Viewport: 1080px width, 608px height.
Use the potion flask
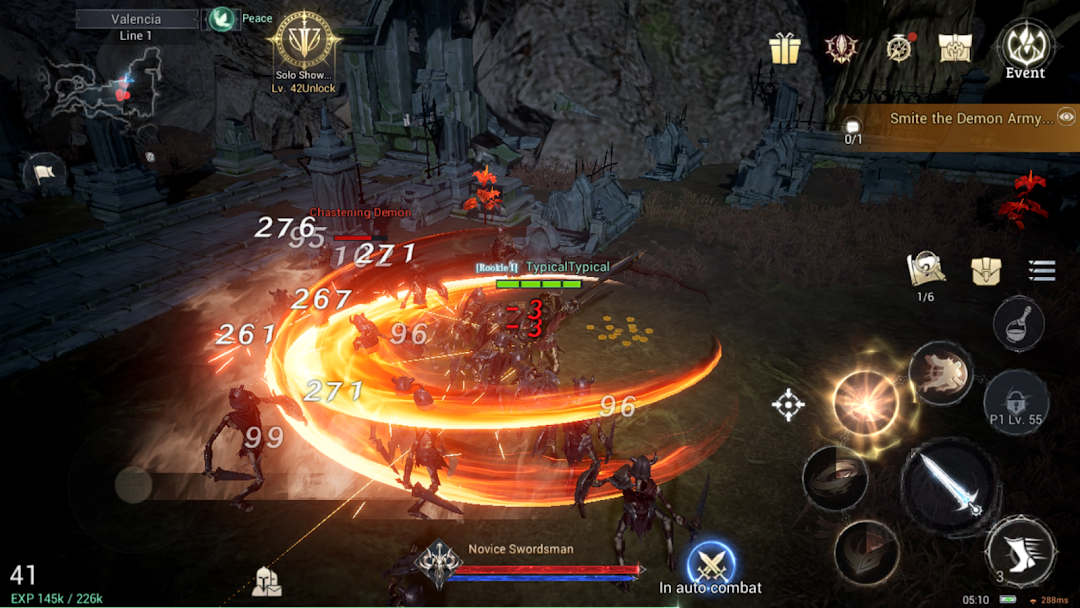pyautogui.click(x=1018, y=324)
